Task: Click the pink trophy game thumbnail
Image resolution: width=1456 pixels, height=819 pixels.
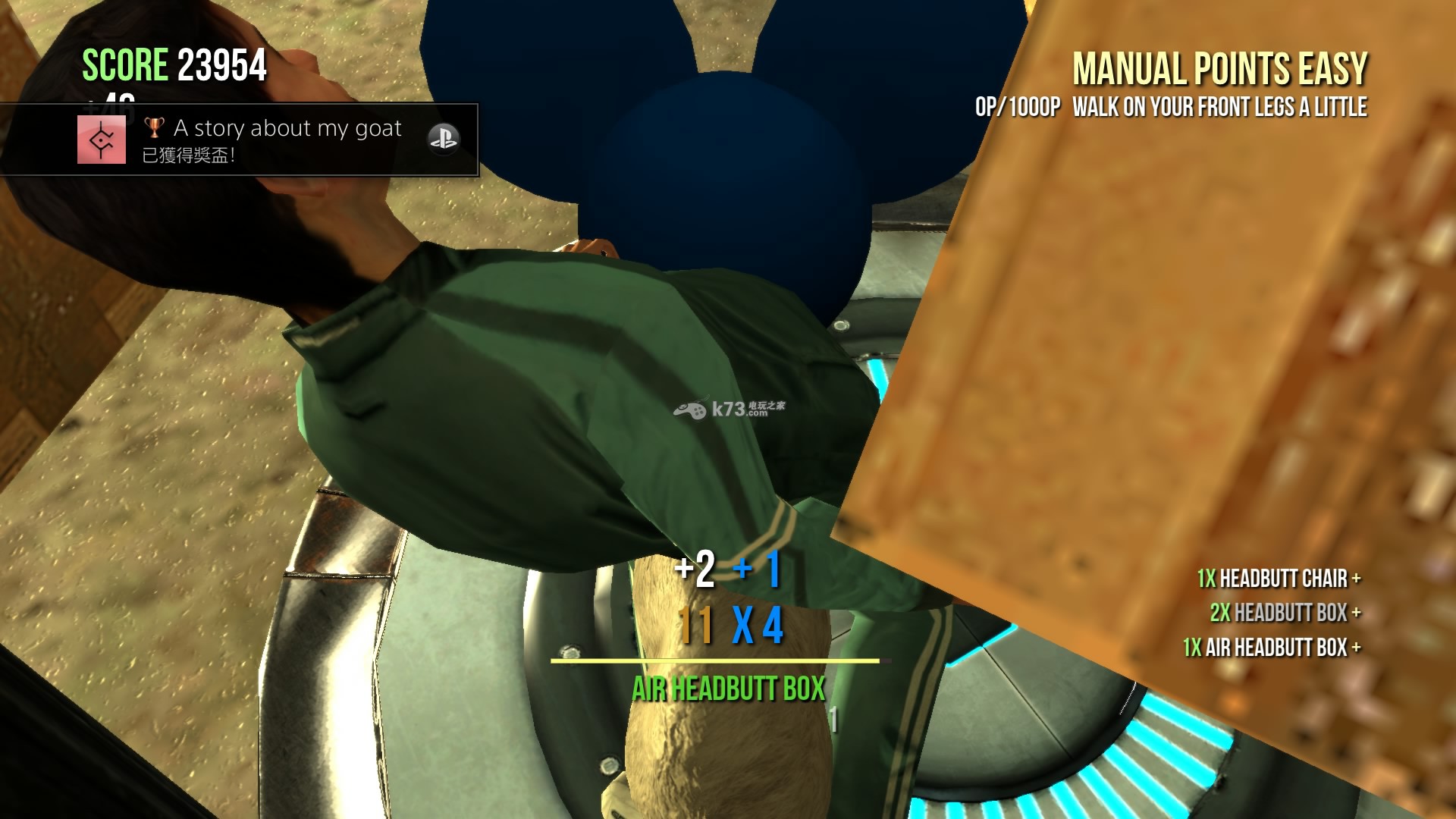Action: 102,140
